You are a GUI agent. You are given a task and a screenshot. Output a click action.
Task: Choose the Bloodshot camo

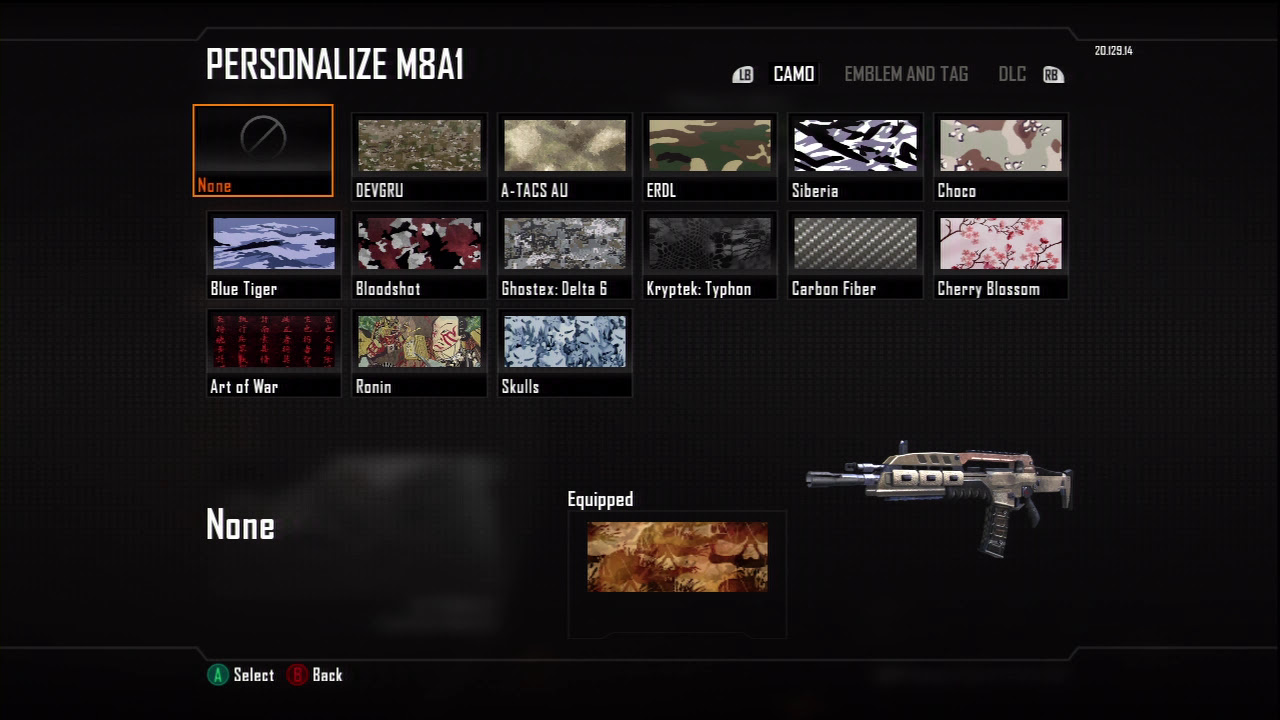tap(419, 254)
